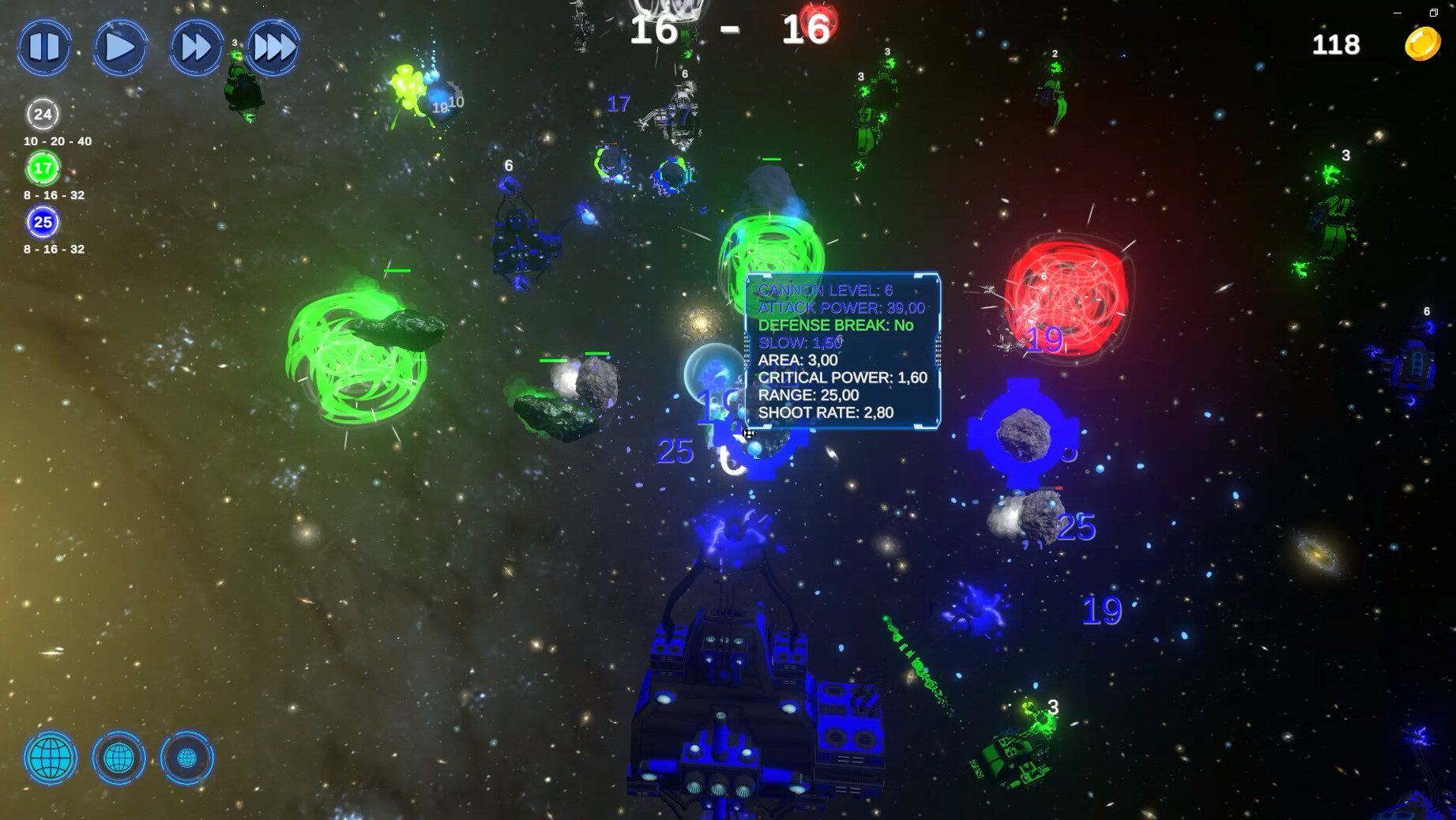Maximize the game window
The image size is (1456, 820).
point(1433,13)
